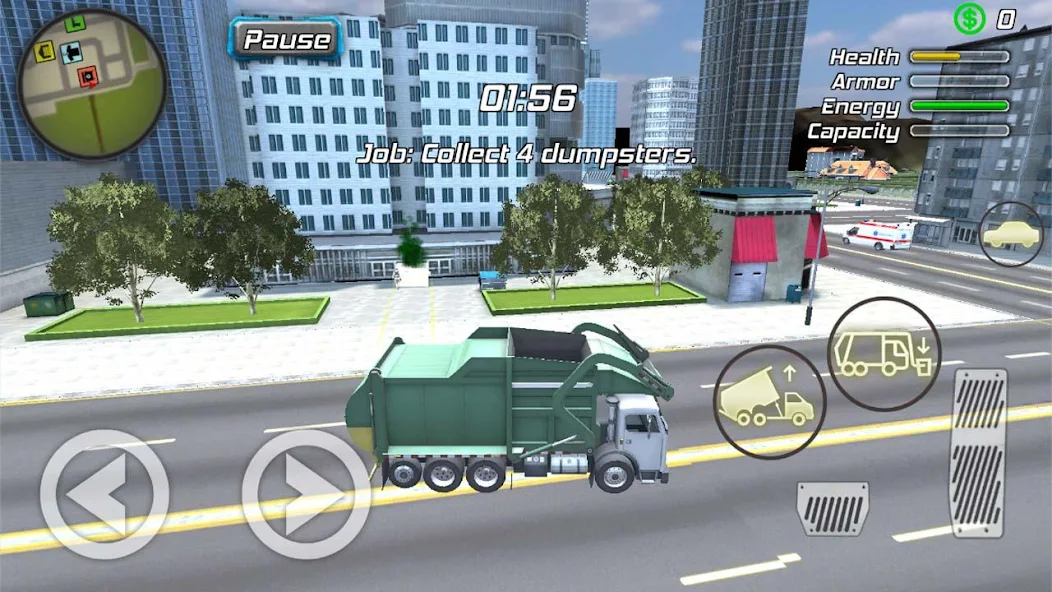This screenshot has height=592, width=1052.
Task: Steer right with the right arrow button
Action: [x=306, y=493]
